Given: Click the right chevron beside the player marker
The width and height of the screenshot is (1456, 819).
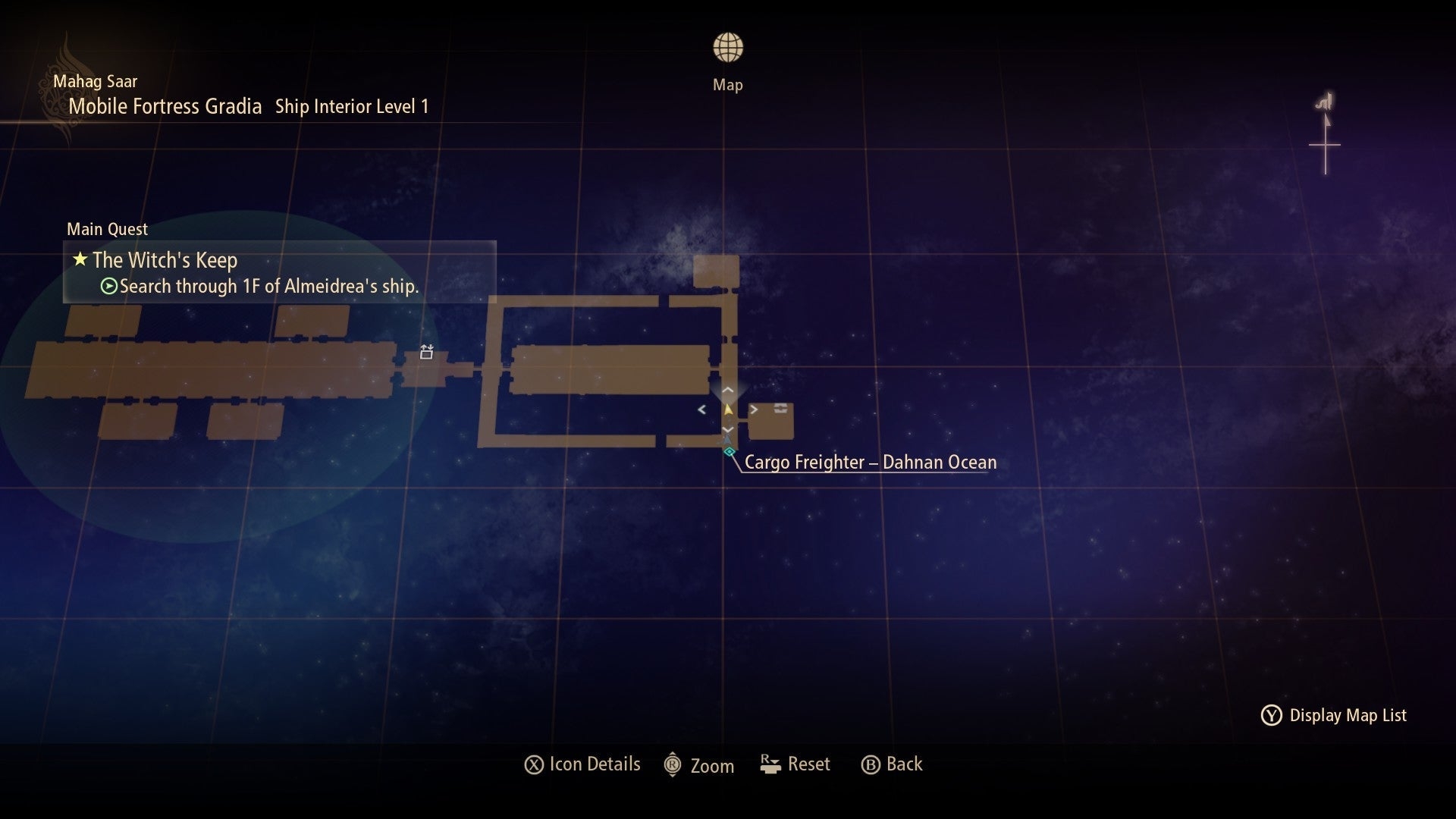Looking at the screenshot, I should (x=754, y=409).
